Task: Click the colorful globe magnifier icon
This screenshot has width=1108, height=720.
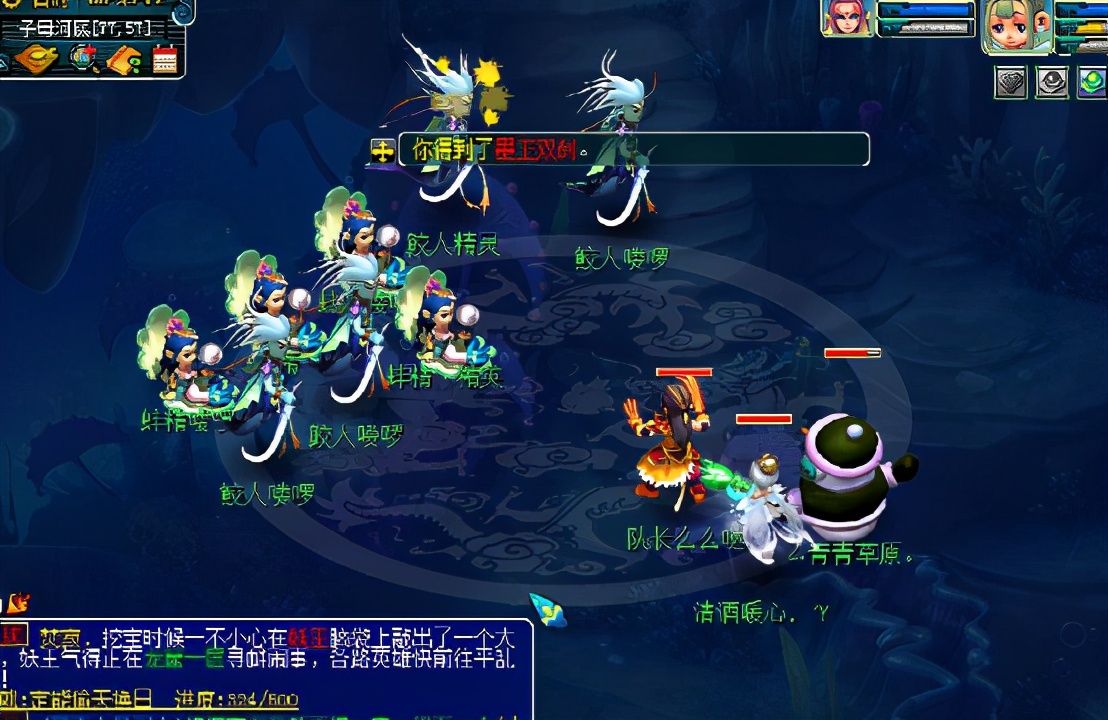Action: click(84, 59)
